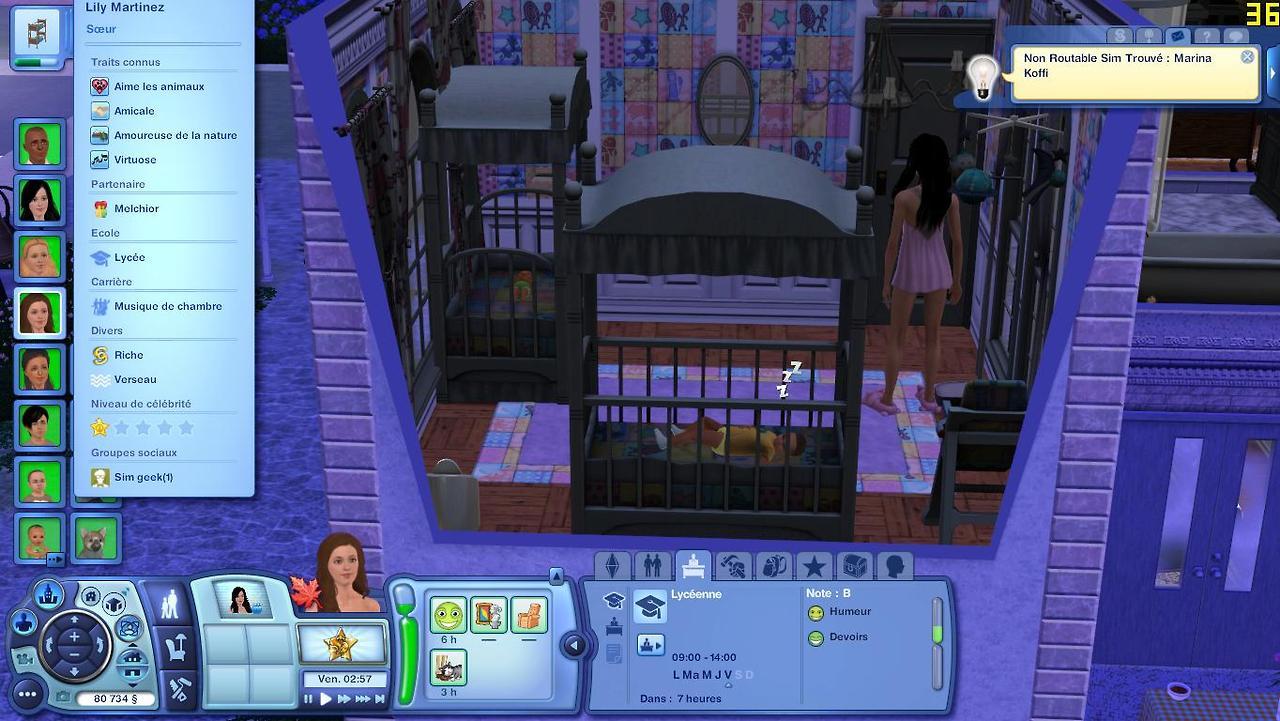
Task: Set game speed to normal play
Action: click(x=325, y=700)
